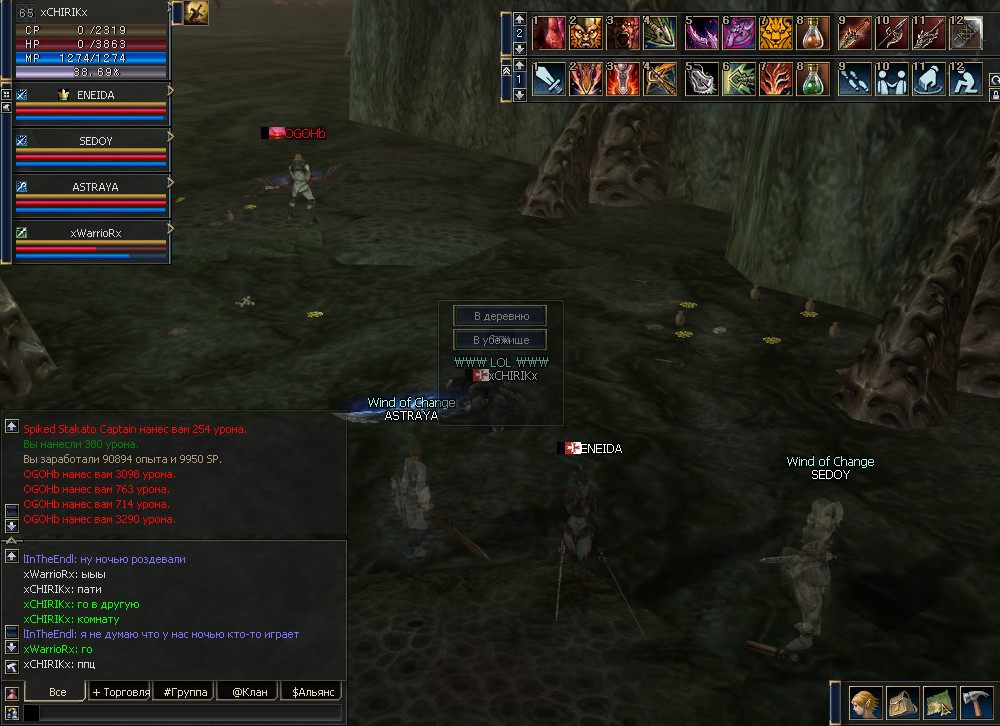Open the world map icon

[x=940, y=703]
